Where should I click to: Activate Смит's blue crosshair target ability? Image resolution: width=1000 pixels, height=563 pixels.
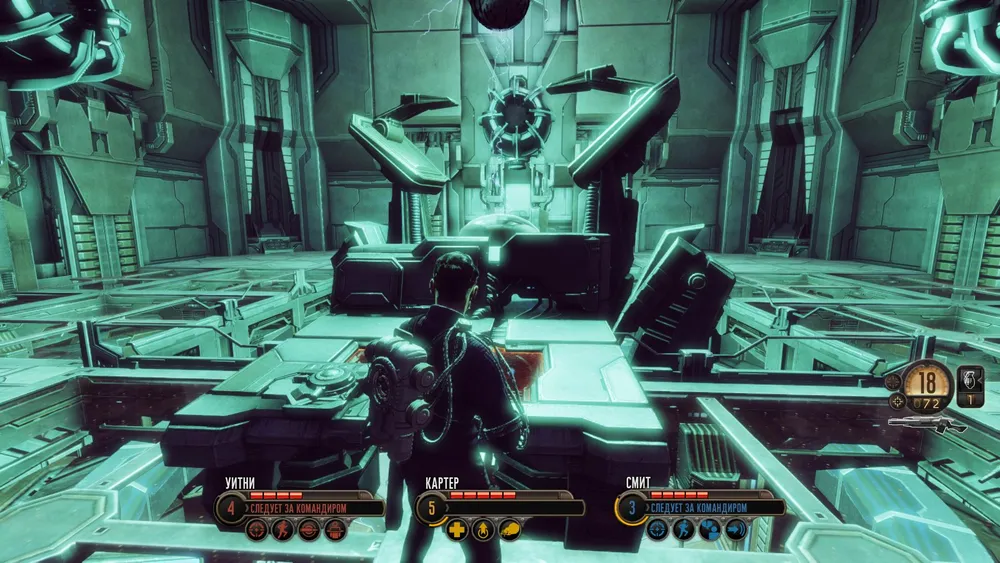[657, 530]
